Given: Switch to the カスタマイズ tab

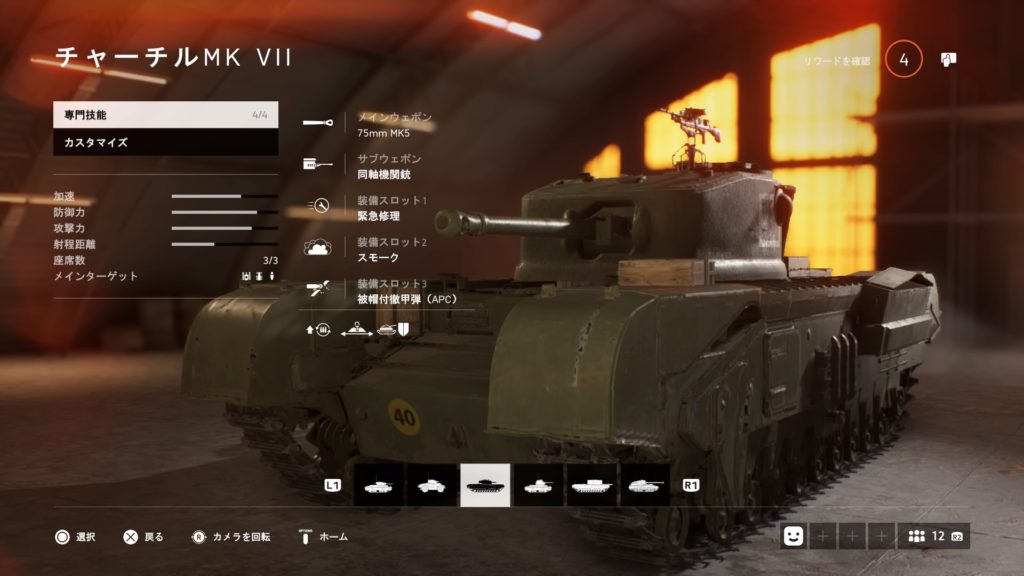Looking at the screenshot, I should (165, 143).
